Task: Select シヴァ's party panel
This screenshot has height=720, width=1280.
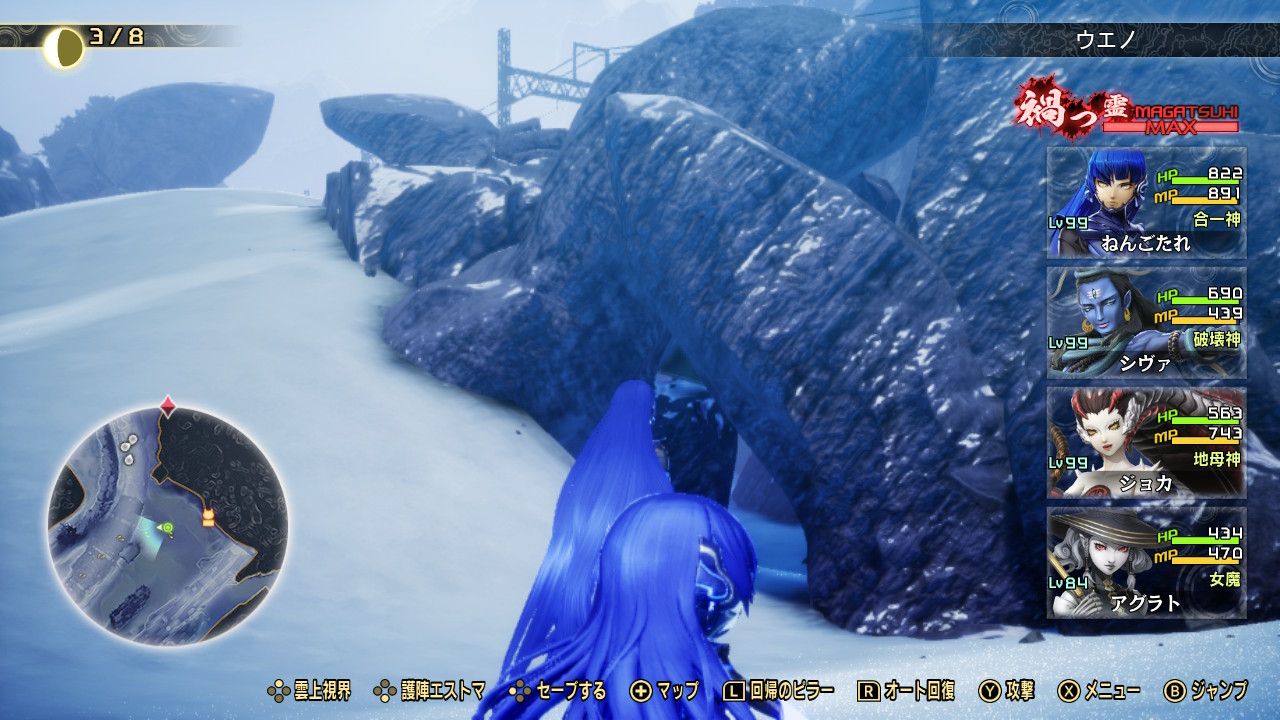Action: [1146, 323]
